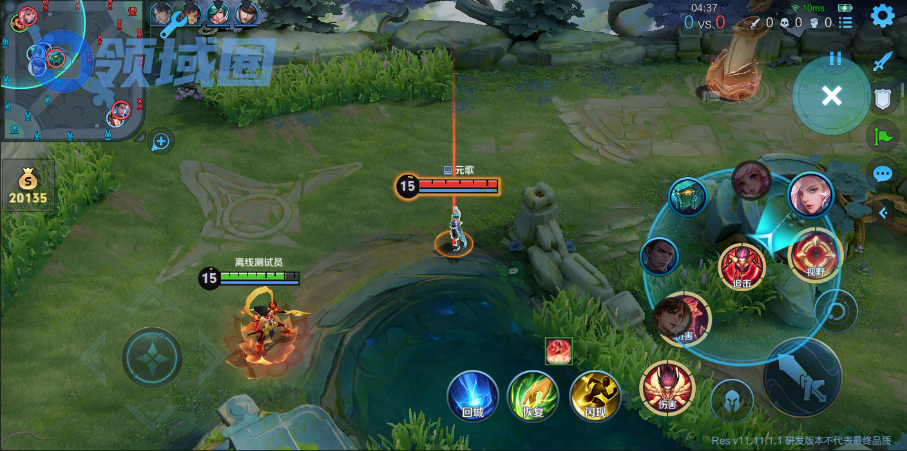The width and height of the screenshot is (907, 451).
Task: Select the shield signal icon
Action: 882,98
